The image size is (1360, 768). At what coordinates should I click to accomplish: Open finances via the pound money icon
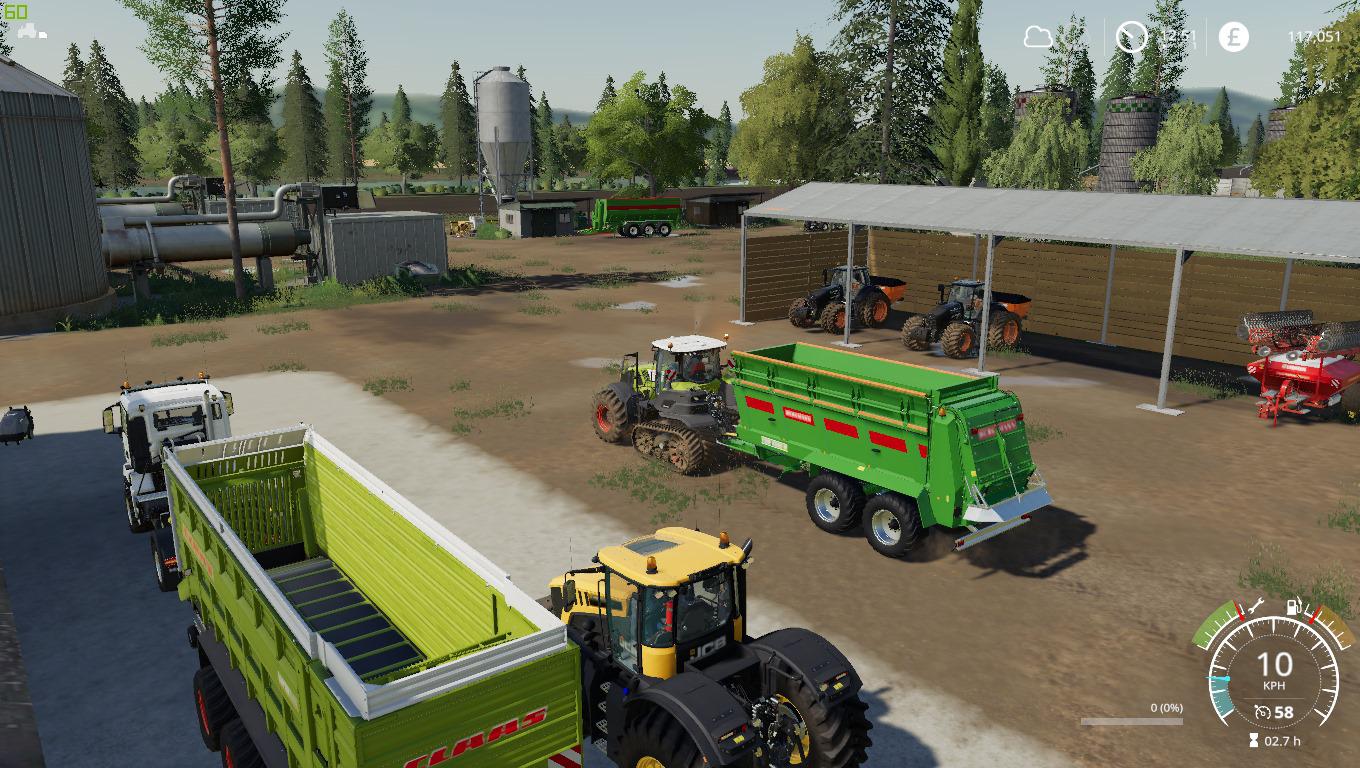[x=1233, y=37]
